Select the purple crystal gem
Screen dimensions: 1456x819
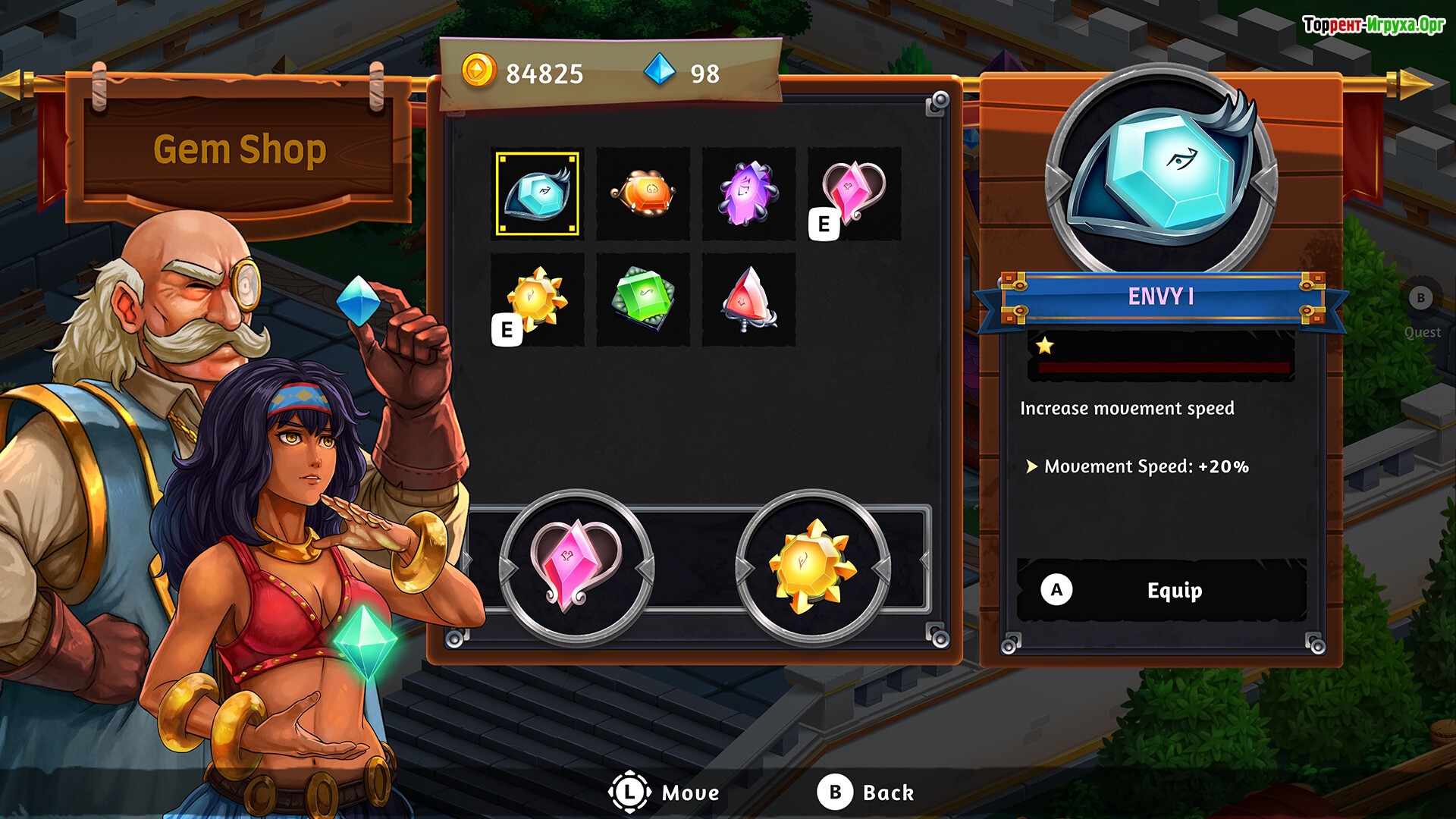748,194
